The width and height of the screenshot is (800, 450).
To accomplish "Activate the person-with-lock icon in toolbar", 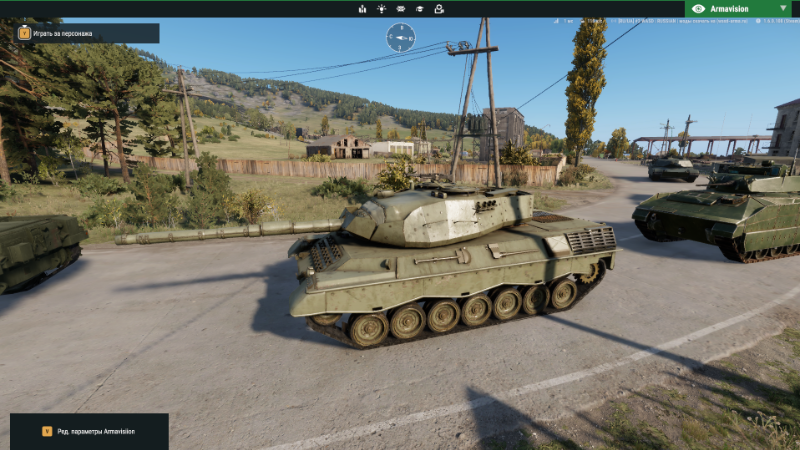I will pos(439,9).
